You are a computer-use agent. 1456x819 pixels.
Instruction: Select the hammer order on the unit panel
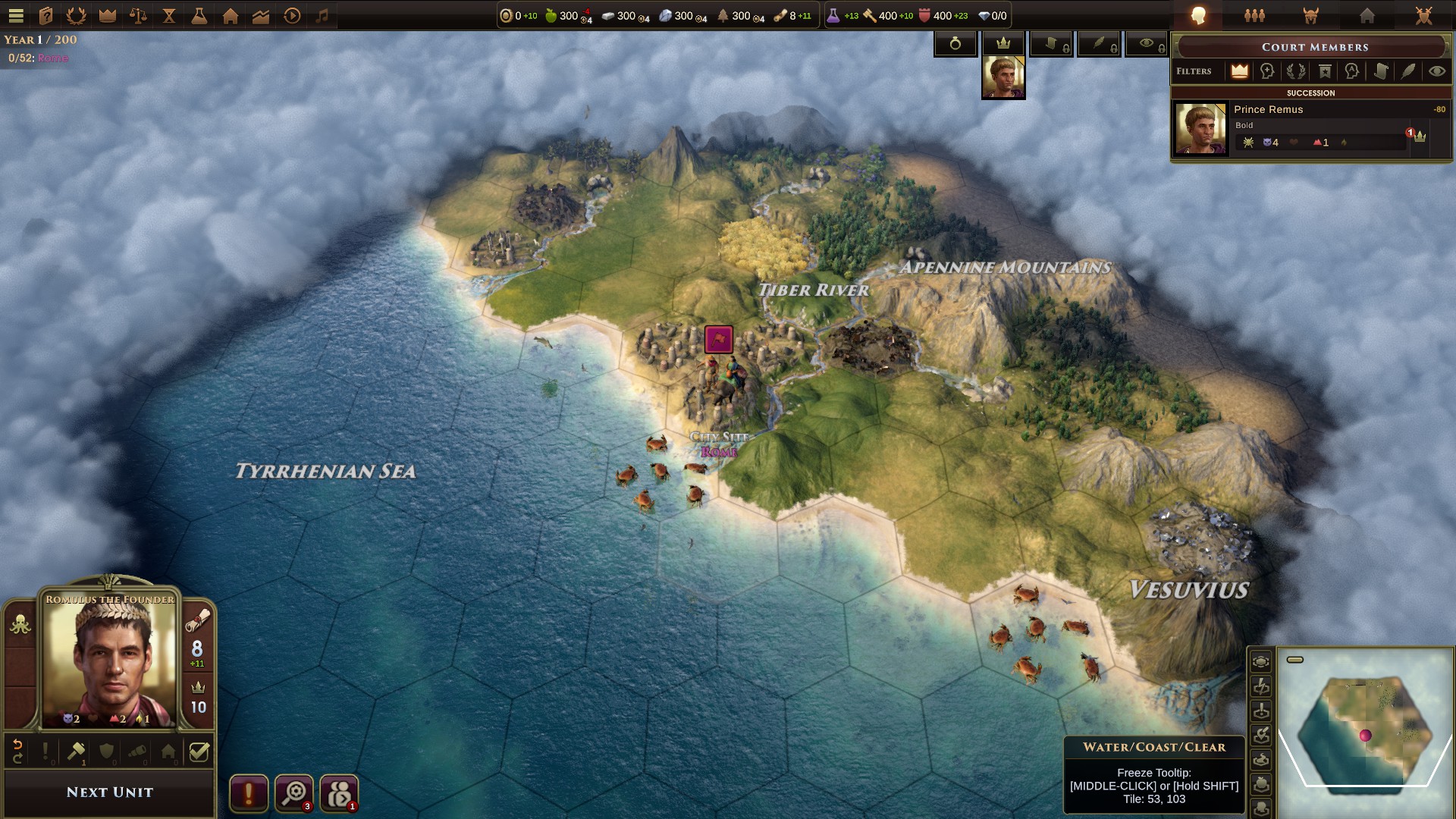(x=76, y=751)
